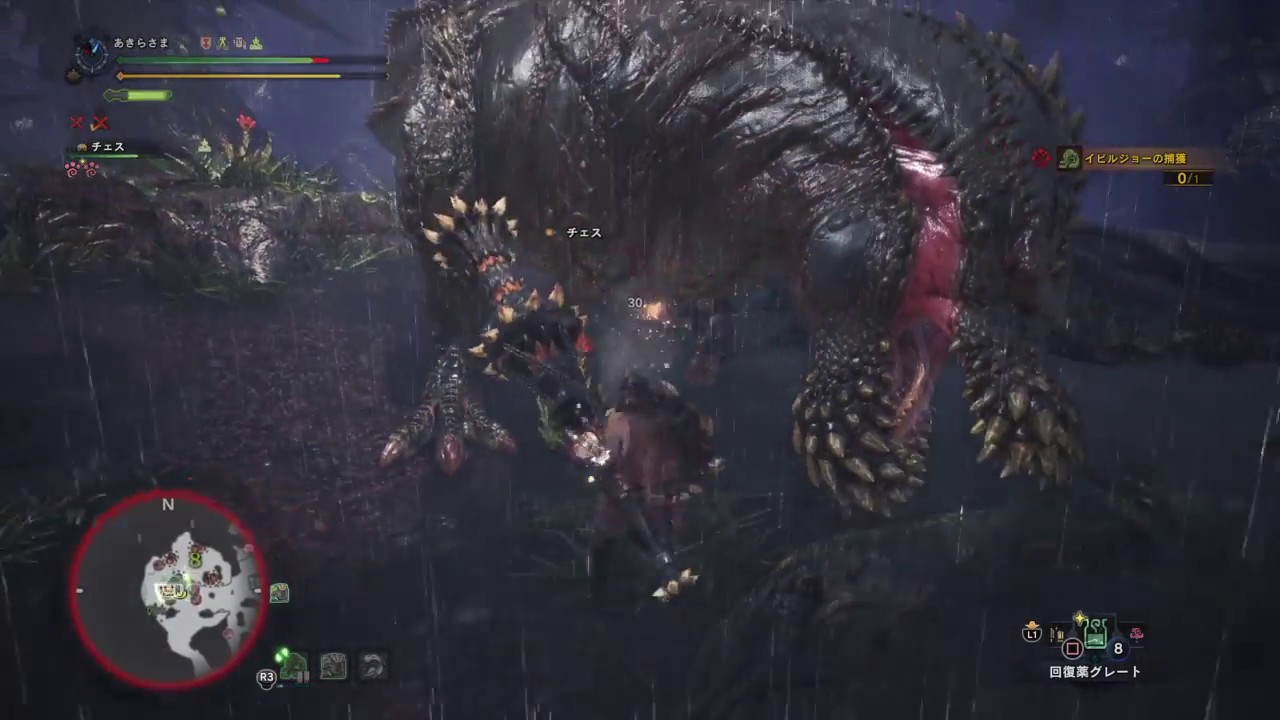The height and width of the screenshot is (720, 1280).
Task: Expand the minimap by clicking its compass
Action: coord(168,506)
